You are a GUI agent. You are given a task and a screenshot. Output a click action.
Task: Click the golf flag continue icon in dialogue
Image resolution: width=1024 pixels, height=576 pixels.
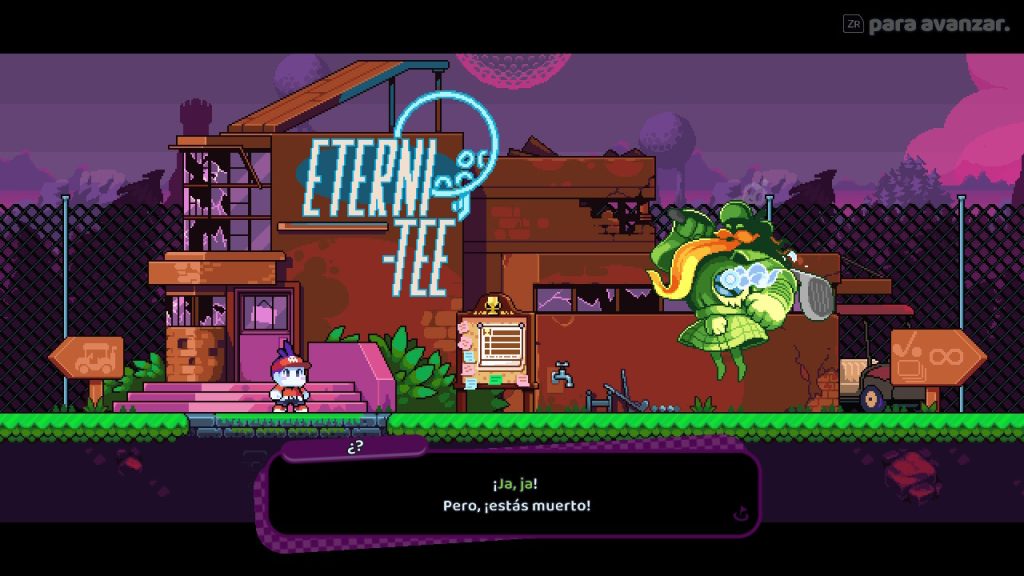point(740,514)
